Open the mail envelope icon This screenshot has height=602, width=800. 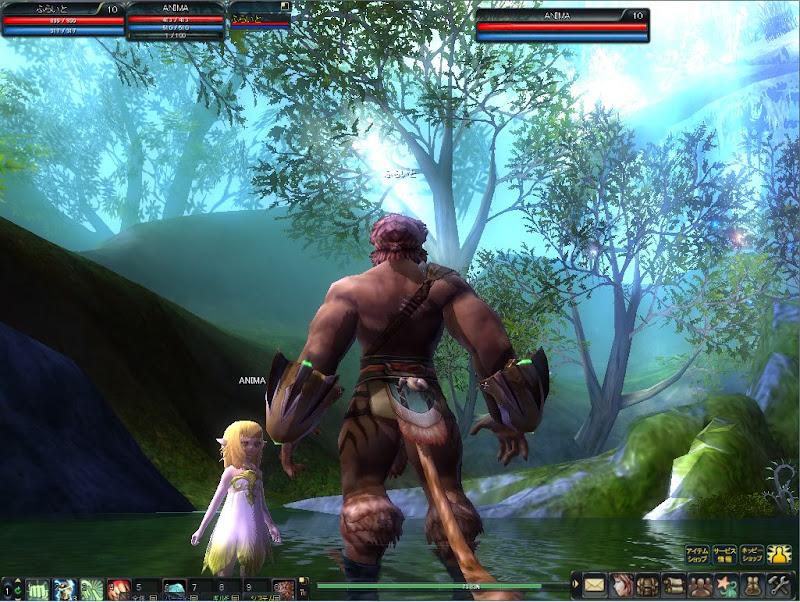click(x=595, y=584)
